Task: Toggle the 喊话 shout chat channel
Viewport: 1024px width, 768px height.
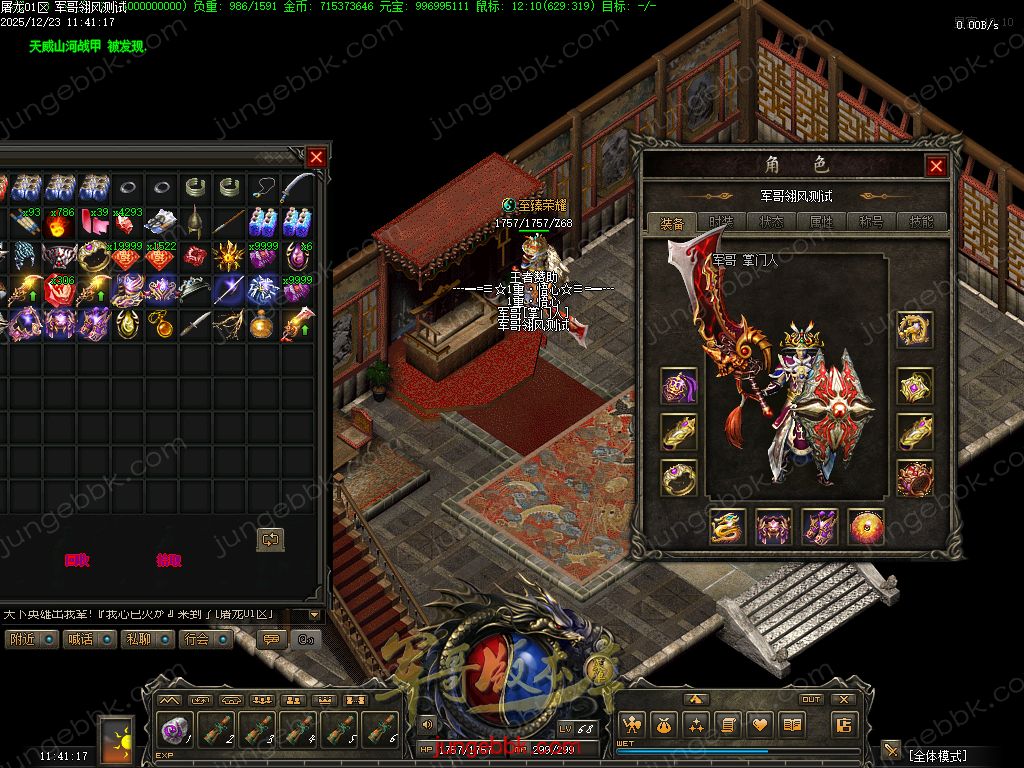Action: click(x=89, y=639)
